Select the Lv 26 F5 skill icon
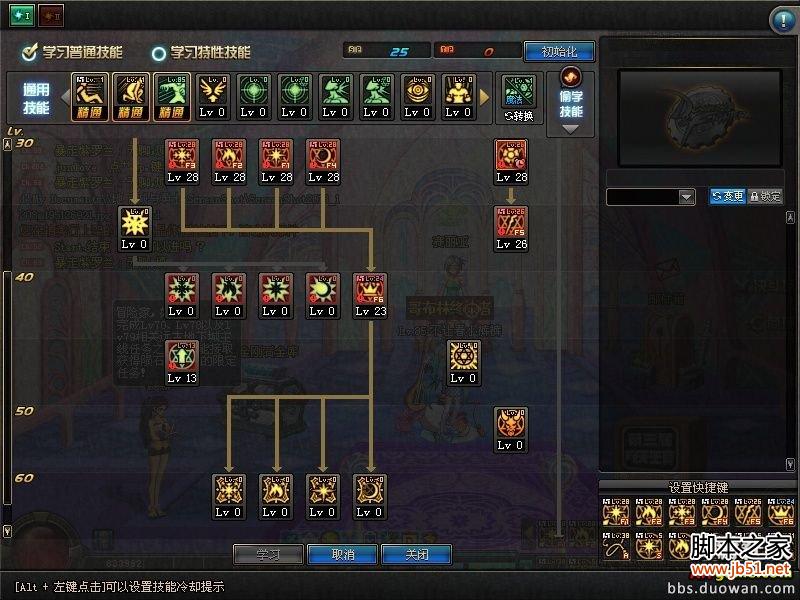 tap(511, 228)
